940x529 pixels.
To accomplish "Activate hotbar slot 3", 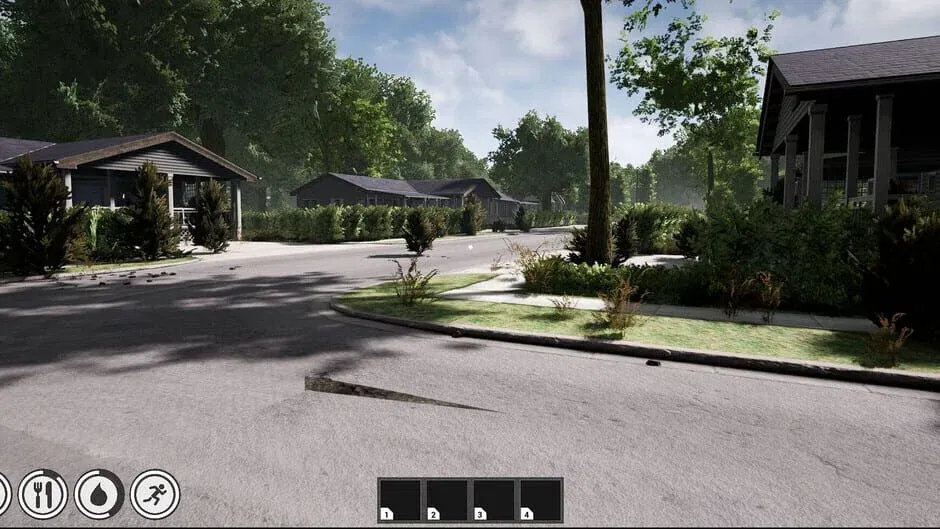I will pyautogui.click(x=493, y=499).
